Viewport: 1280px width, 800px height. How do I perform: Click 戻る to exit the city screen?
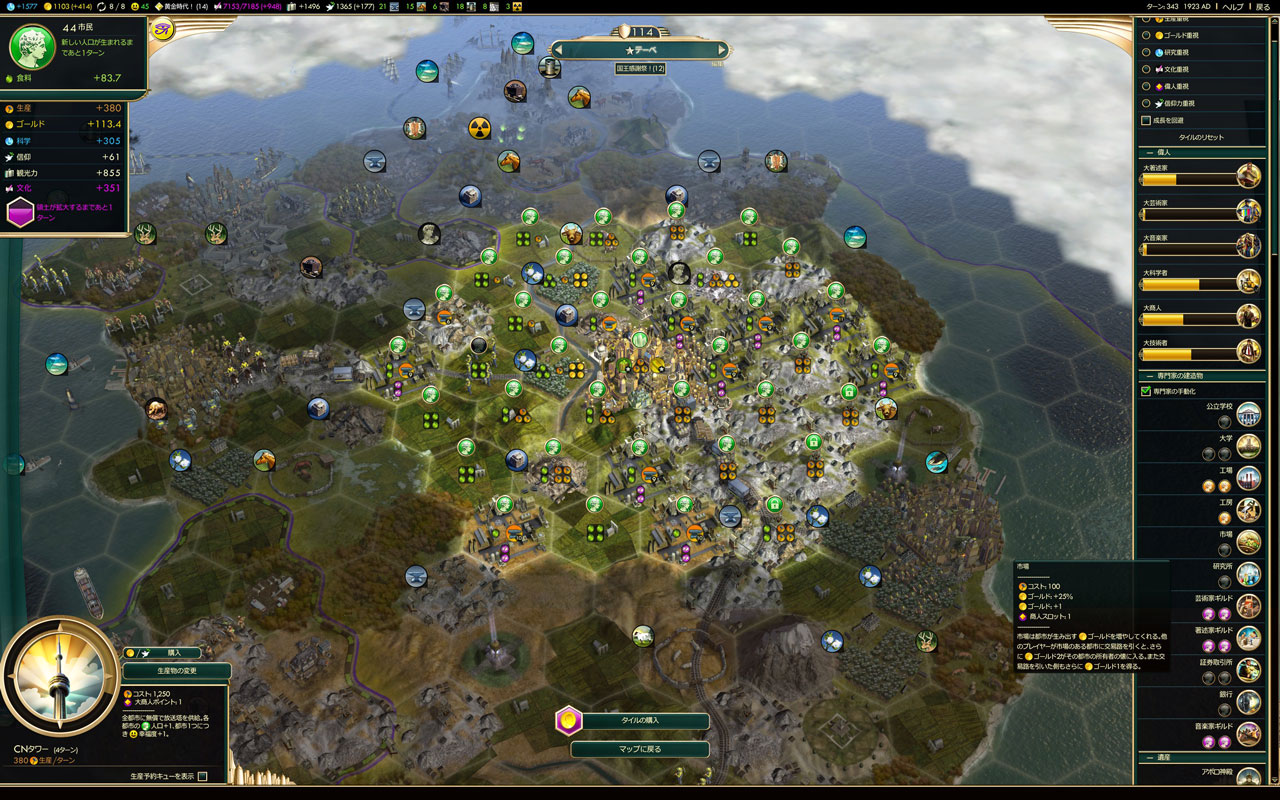pyautogui.click(x=1263, y=6)
